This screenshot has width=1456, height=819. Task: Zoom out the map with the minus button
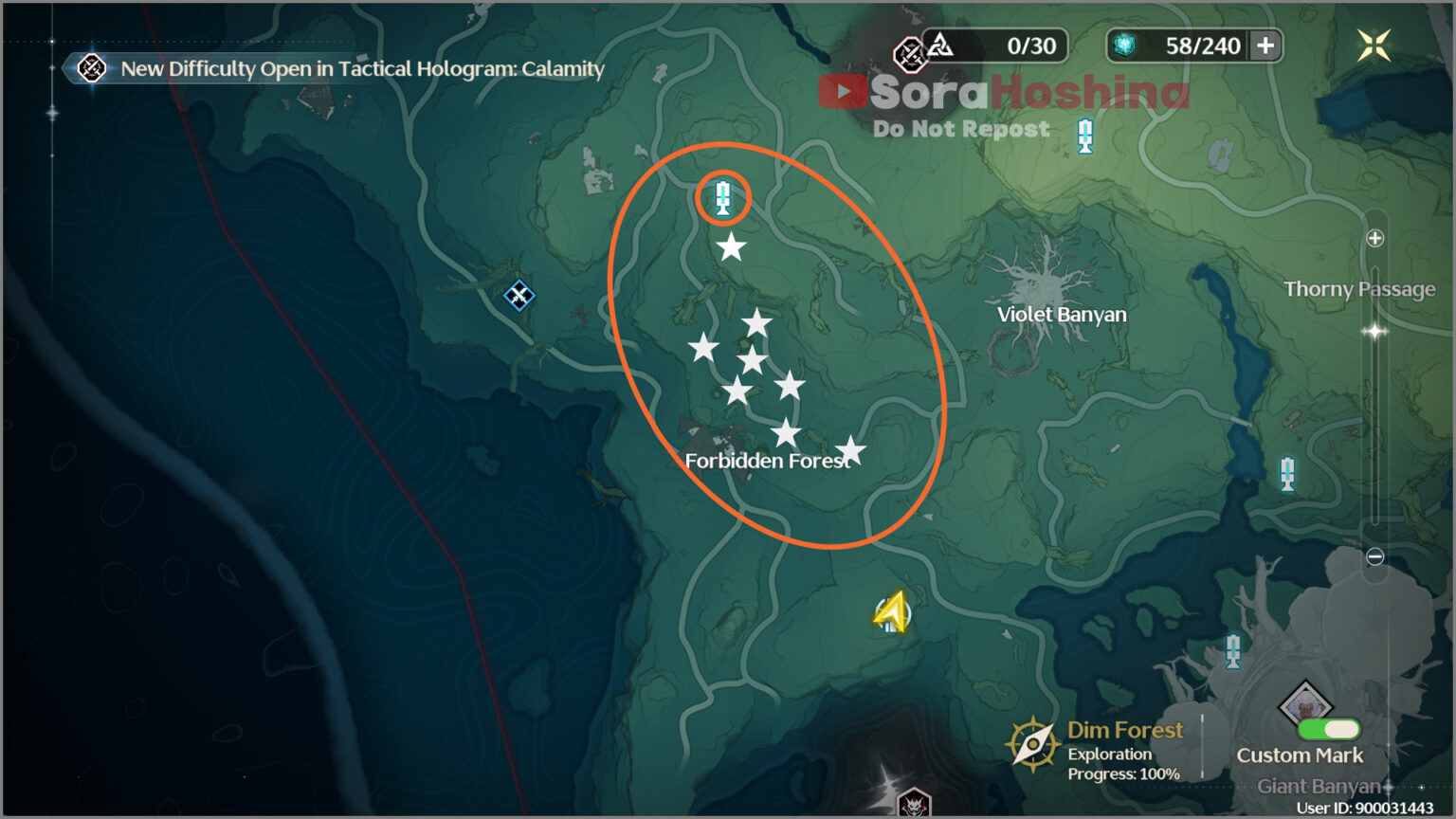1375,556
